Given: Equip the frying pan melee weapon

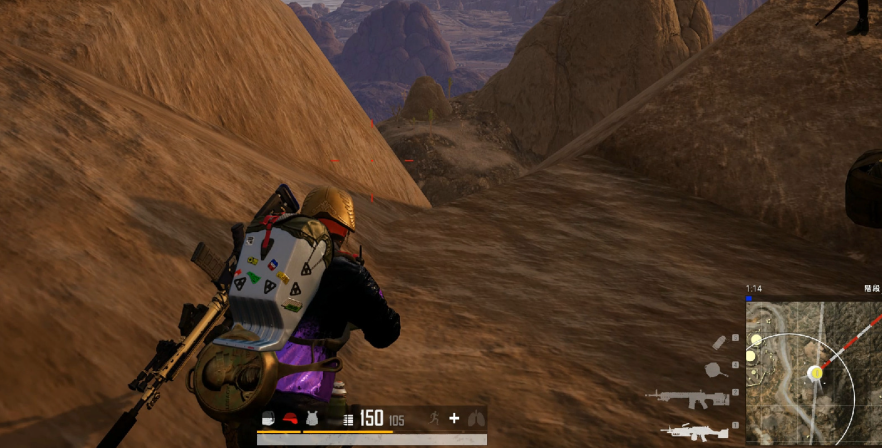Looking at the screenshot, I should (717, 368).
